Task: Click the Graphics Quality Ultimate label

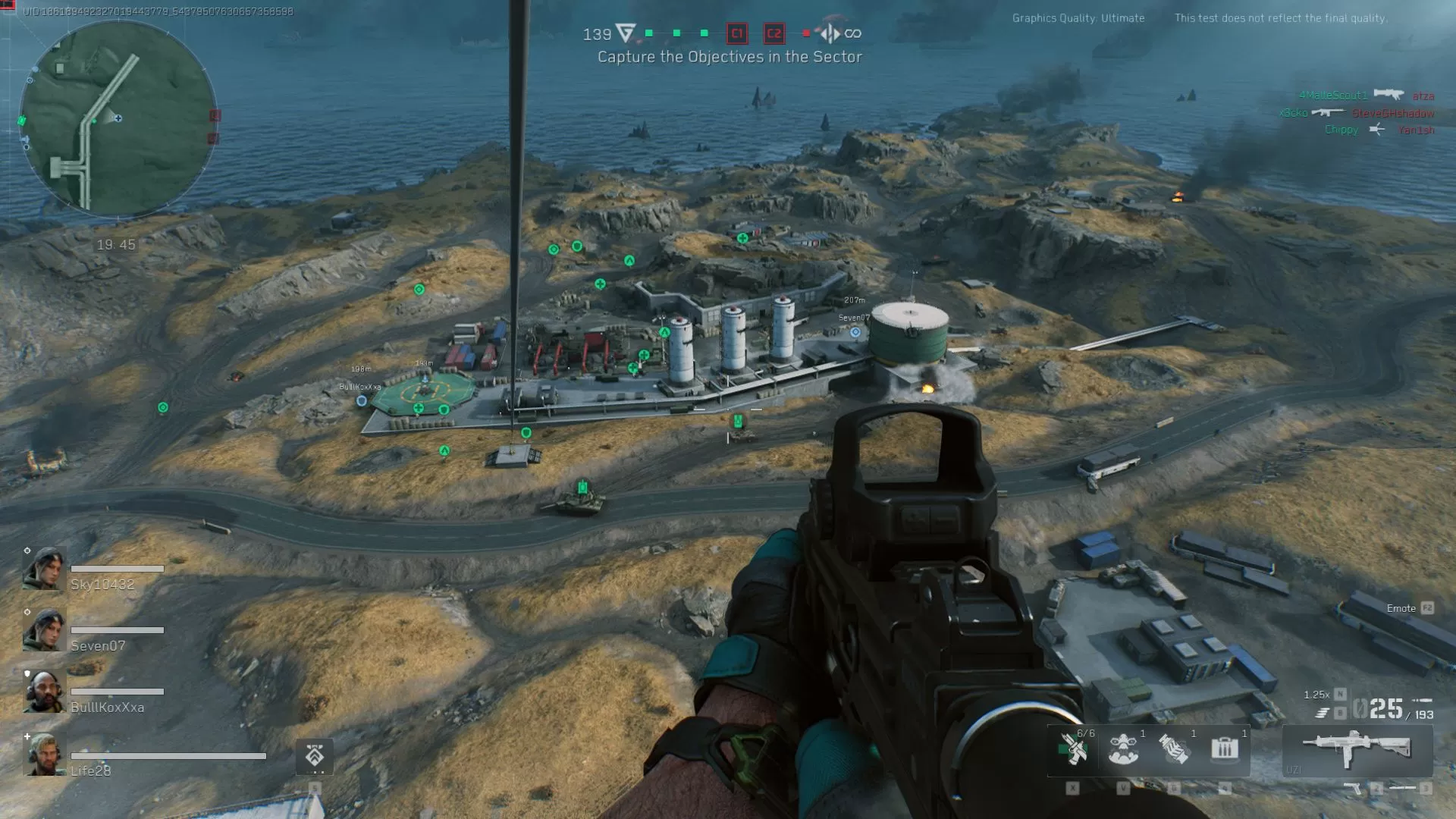Action: pos(1077,18)
